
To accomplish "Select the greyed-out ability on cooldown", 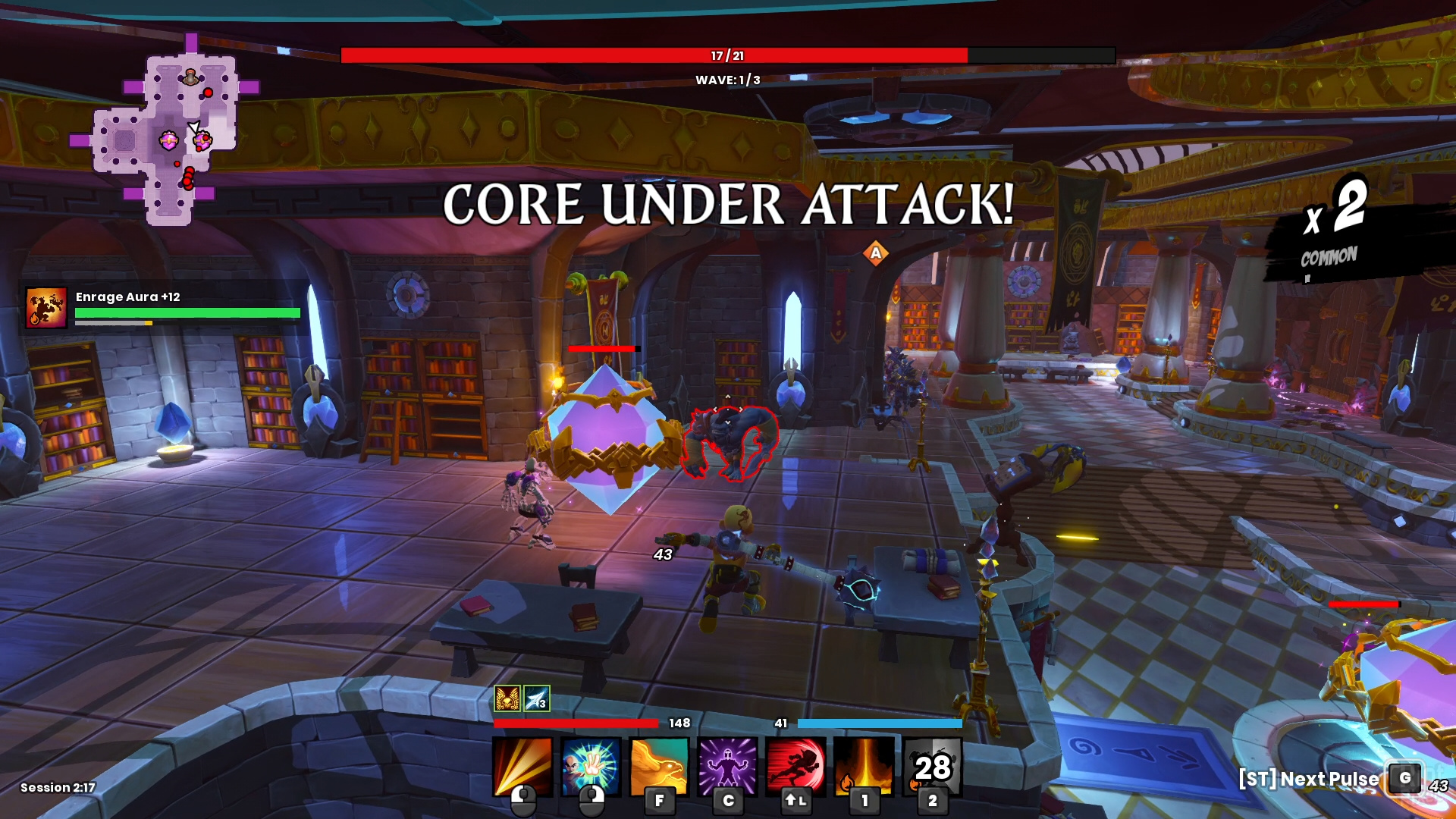I will 933,766.
